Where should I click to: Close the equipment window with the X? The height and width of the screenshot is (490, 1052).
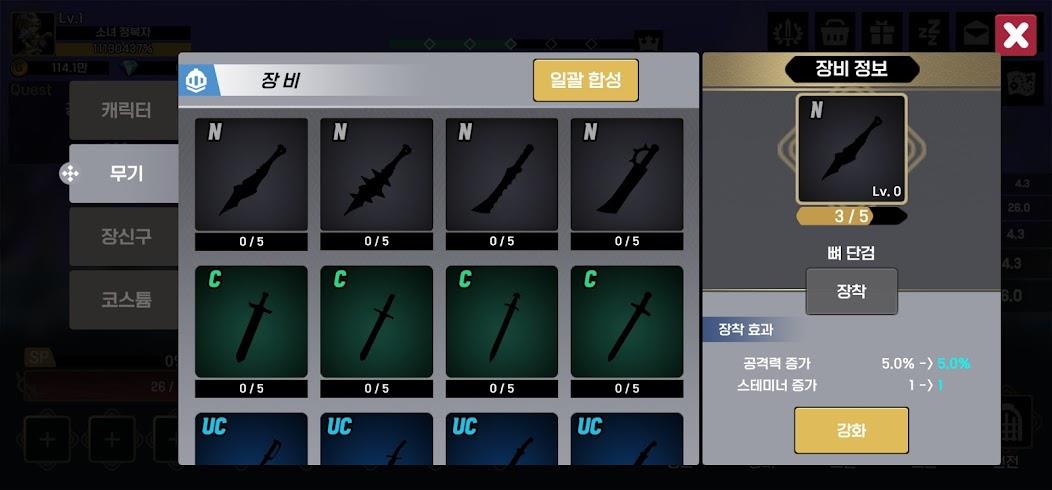click(x=1015, y=37)
